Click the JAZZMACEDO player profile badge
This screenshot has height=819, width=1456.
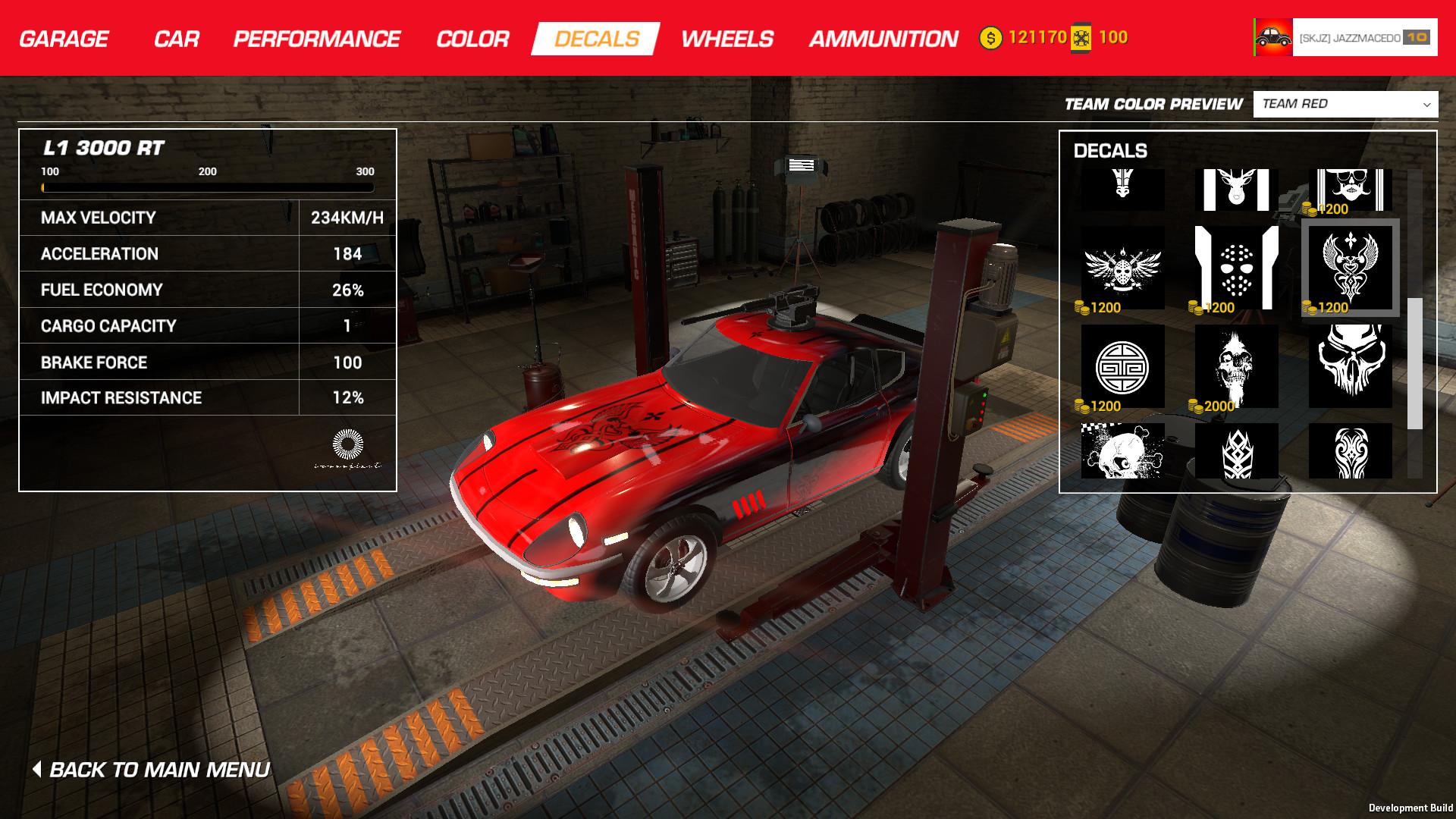click(x=1345, y=37)
